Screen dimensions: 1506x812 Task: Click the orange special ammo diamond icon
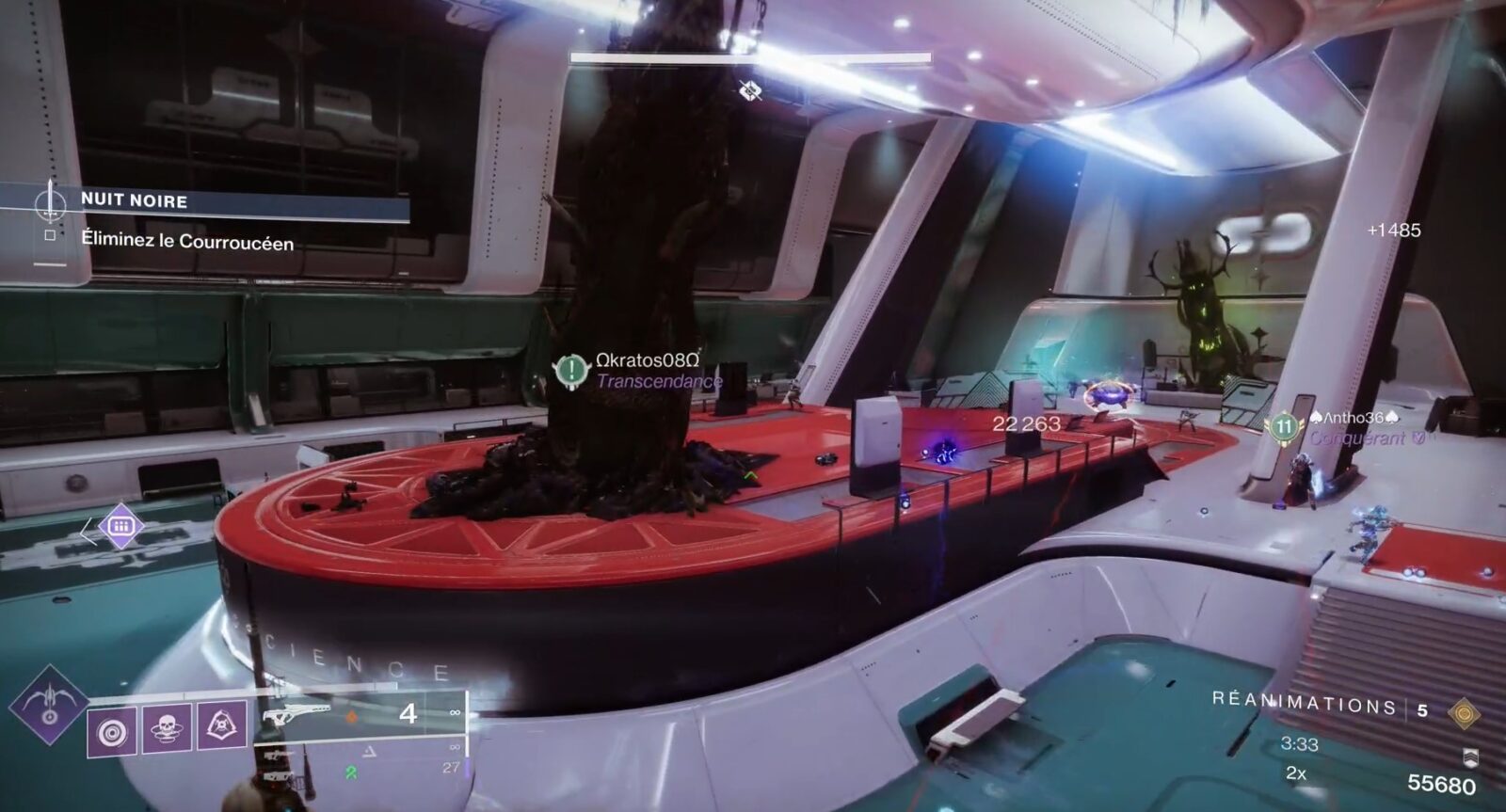352,715
